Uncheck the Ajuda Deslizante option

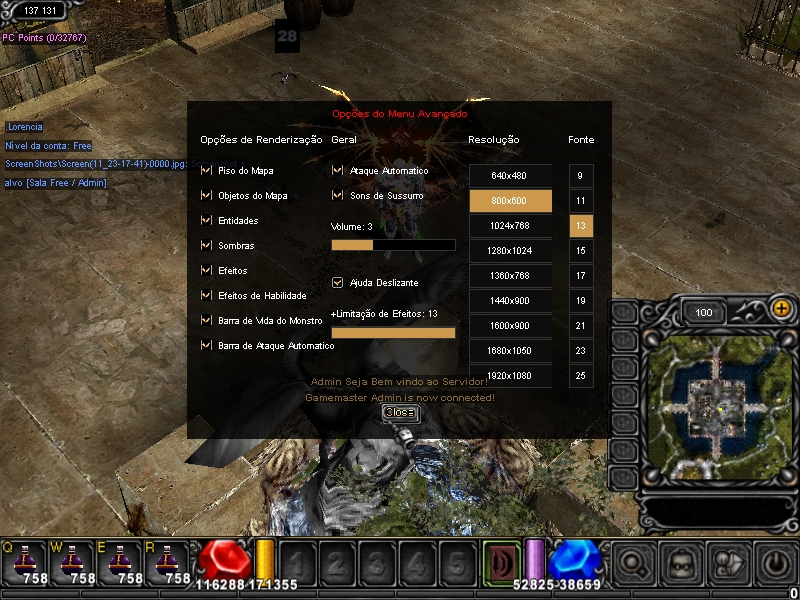pyautogui.click(x=337, y=283)
